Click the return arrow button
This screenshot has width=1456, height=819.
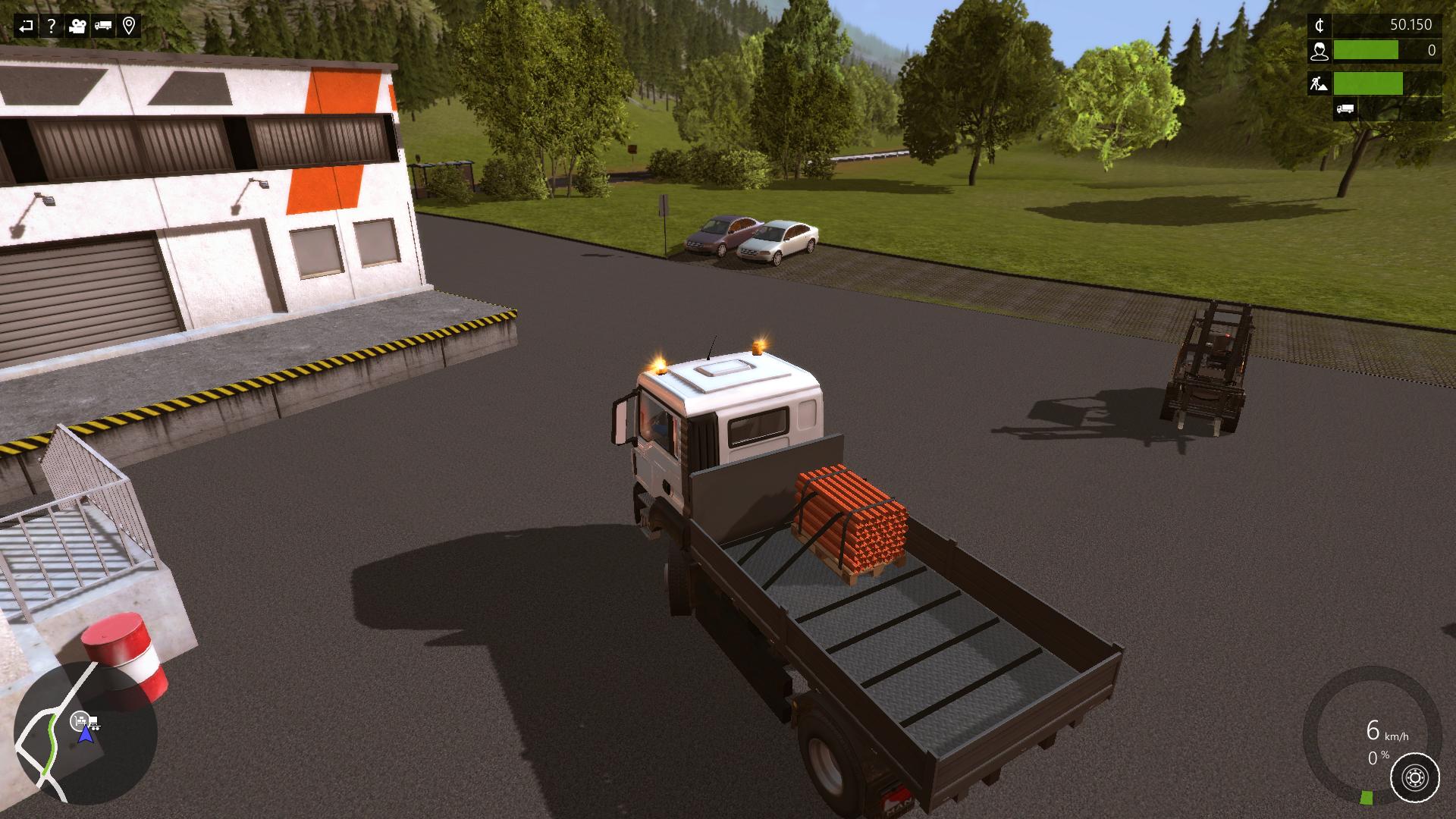(26, 27)
